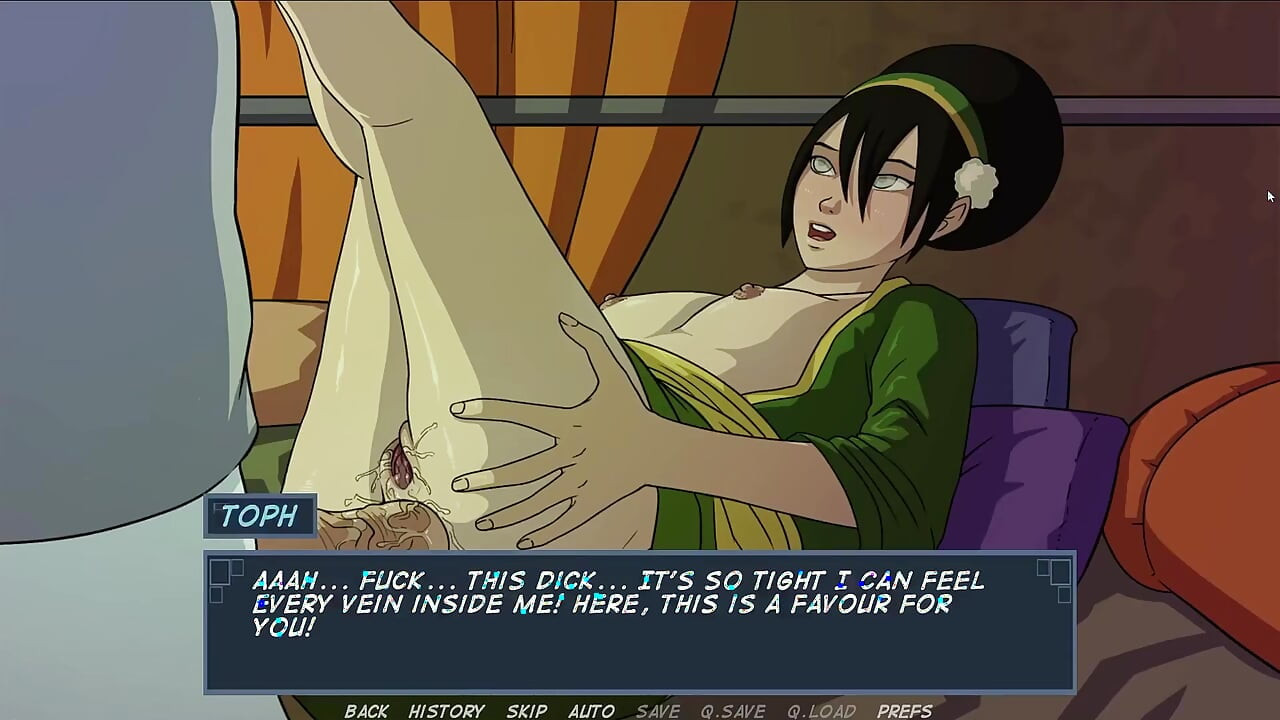Load the quick save via Q.LOAD

pyautogui.click(x=820, y=711)
